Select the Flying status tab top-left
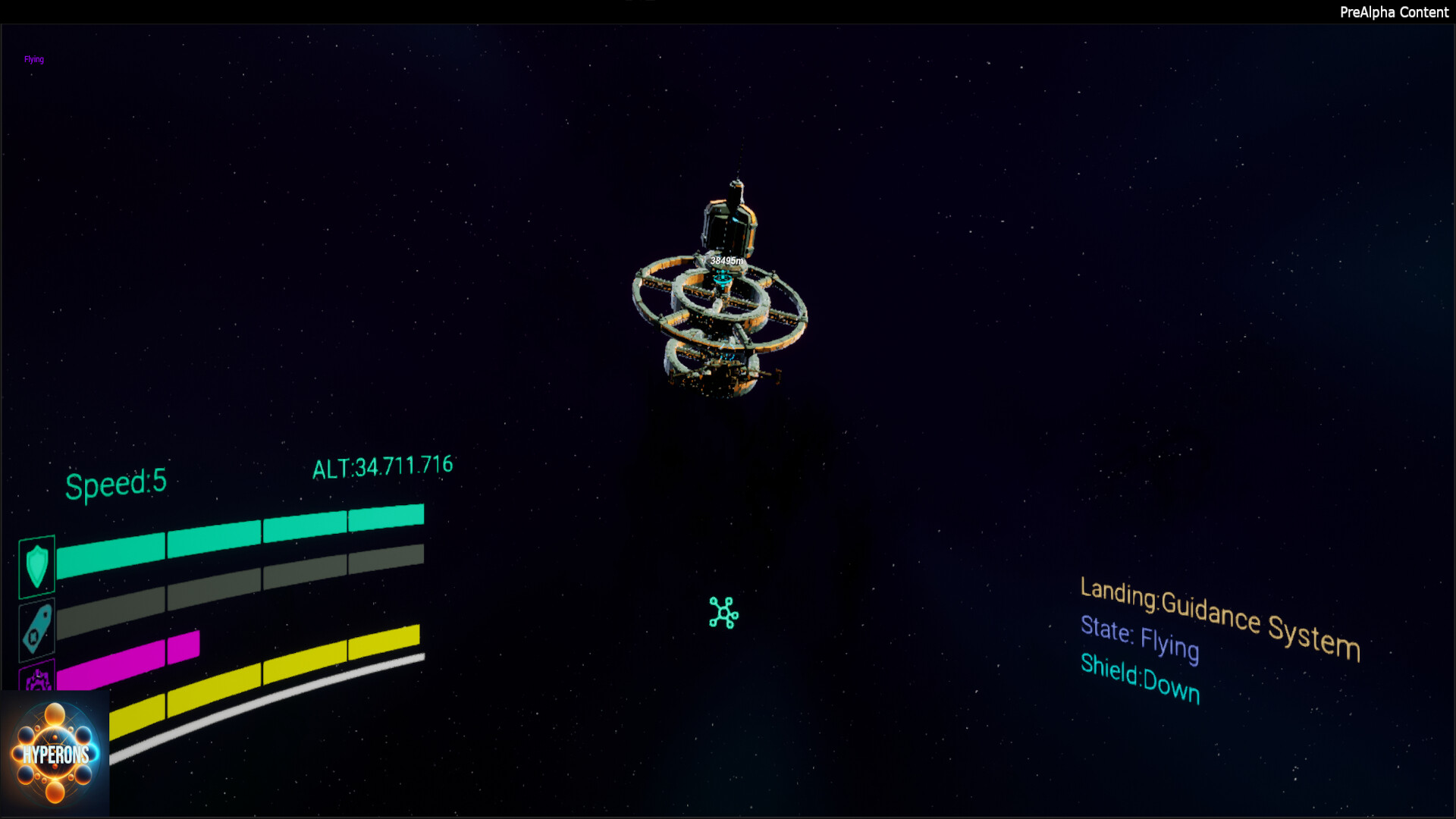This screenshot has width=1456, height=819. tap(33, 58)
